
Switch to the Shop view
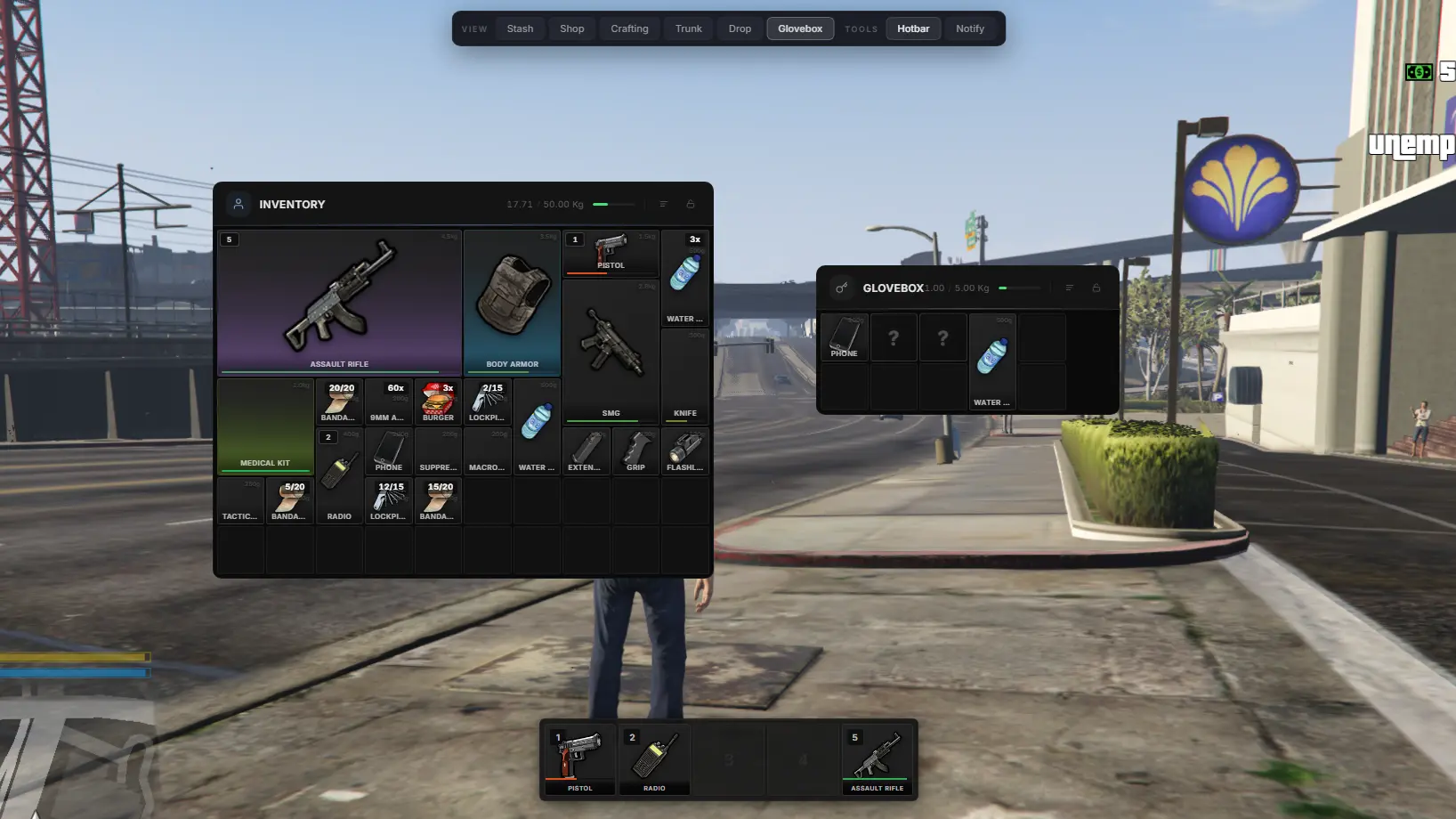pos(571,28)
